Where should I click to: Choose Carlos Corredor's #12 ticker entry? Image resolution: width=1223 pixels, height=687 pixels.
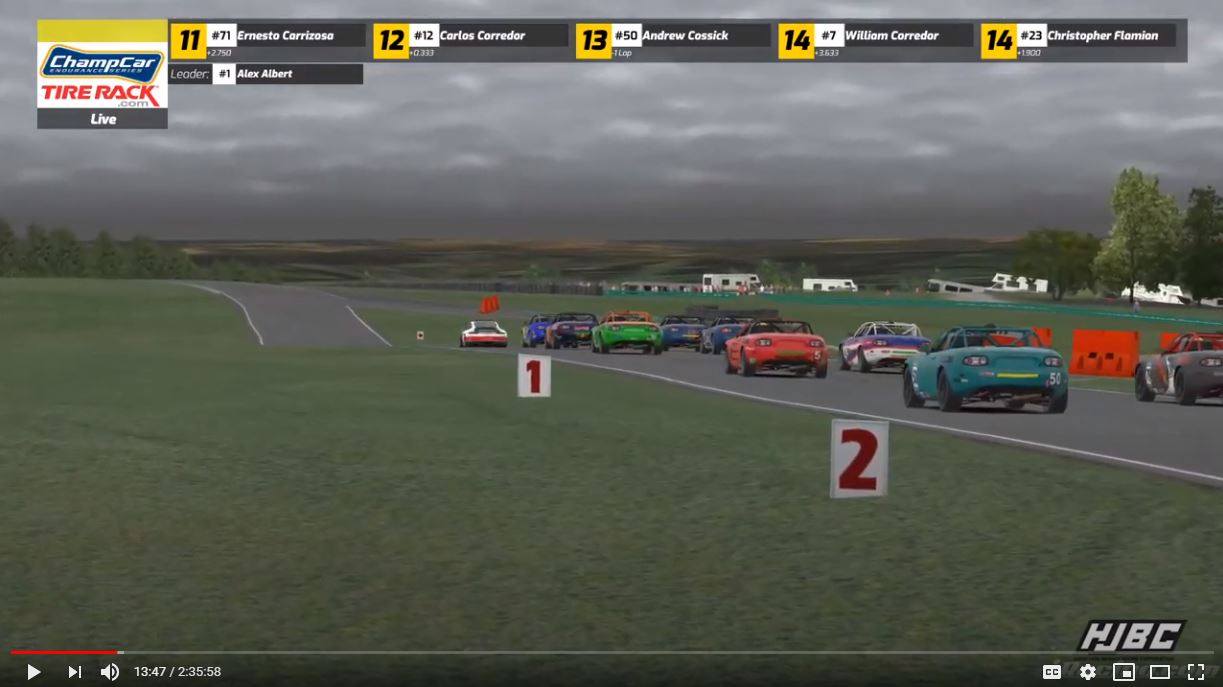click(x=470, y=40)
